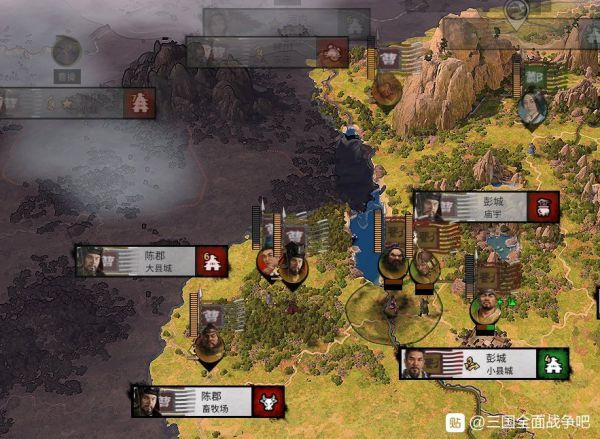
Task: Click the temple cauldron icon for 彭城
Action: 545,207
